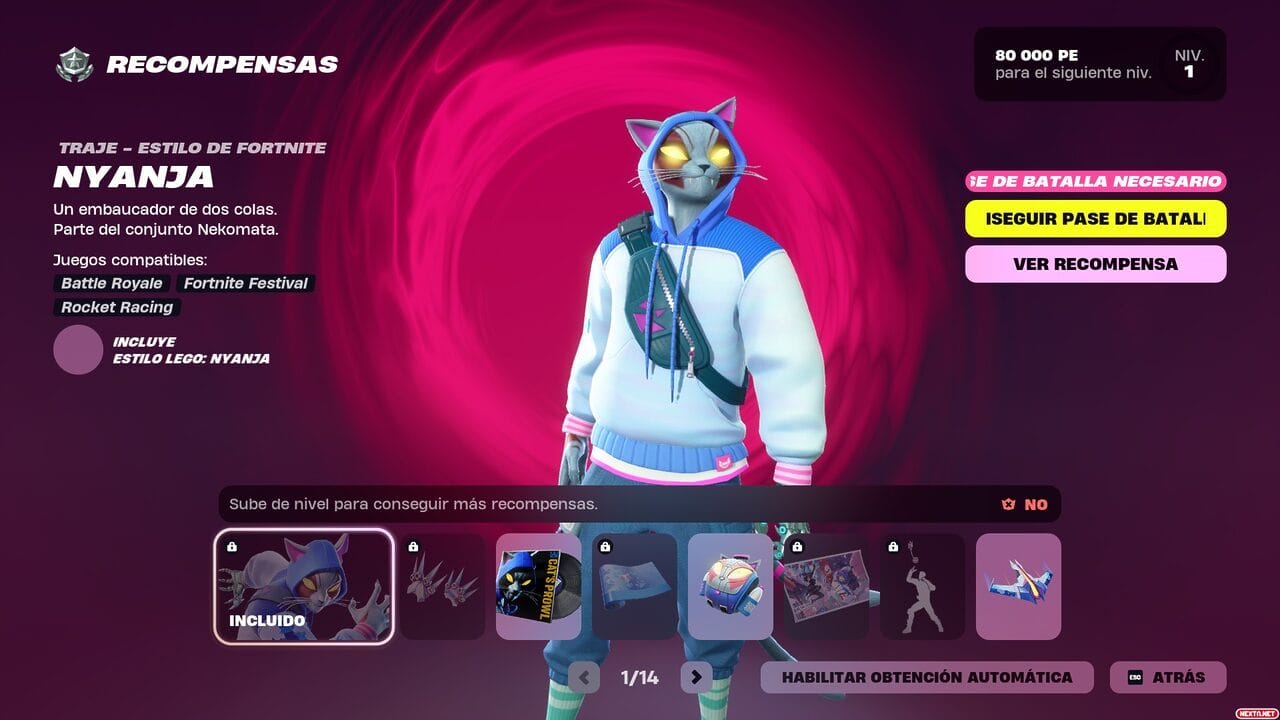The width and height of the screenshot is (1280, 720).
Task: Open the Cat's Prowl music track reward
Action: pos(539,585)
